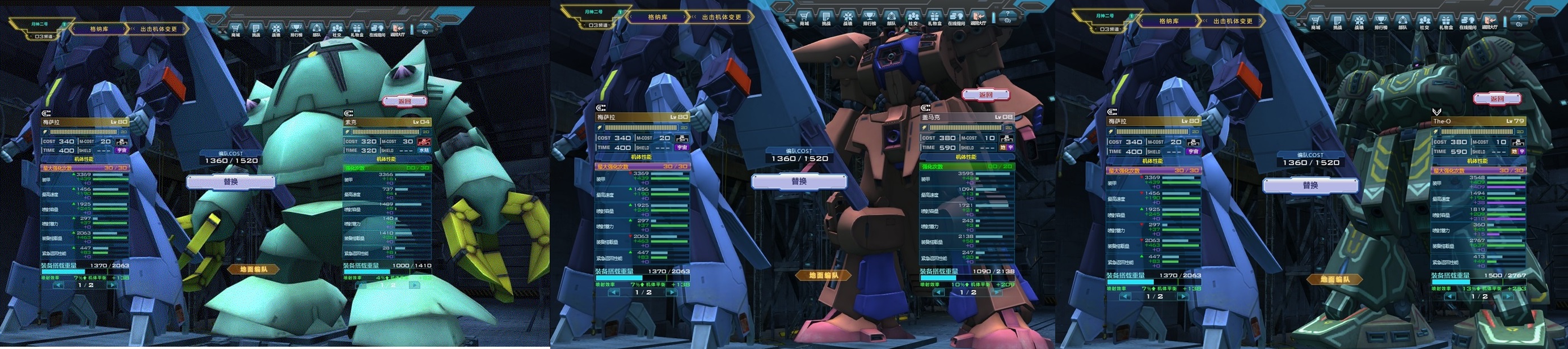Viewport: 1568px width, 349px height.
Task: Confirm 替换 beside the The-O panel
Action: [x=1310, y=185]
